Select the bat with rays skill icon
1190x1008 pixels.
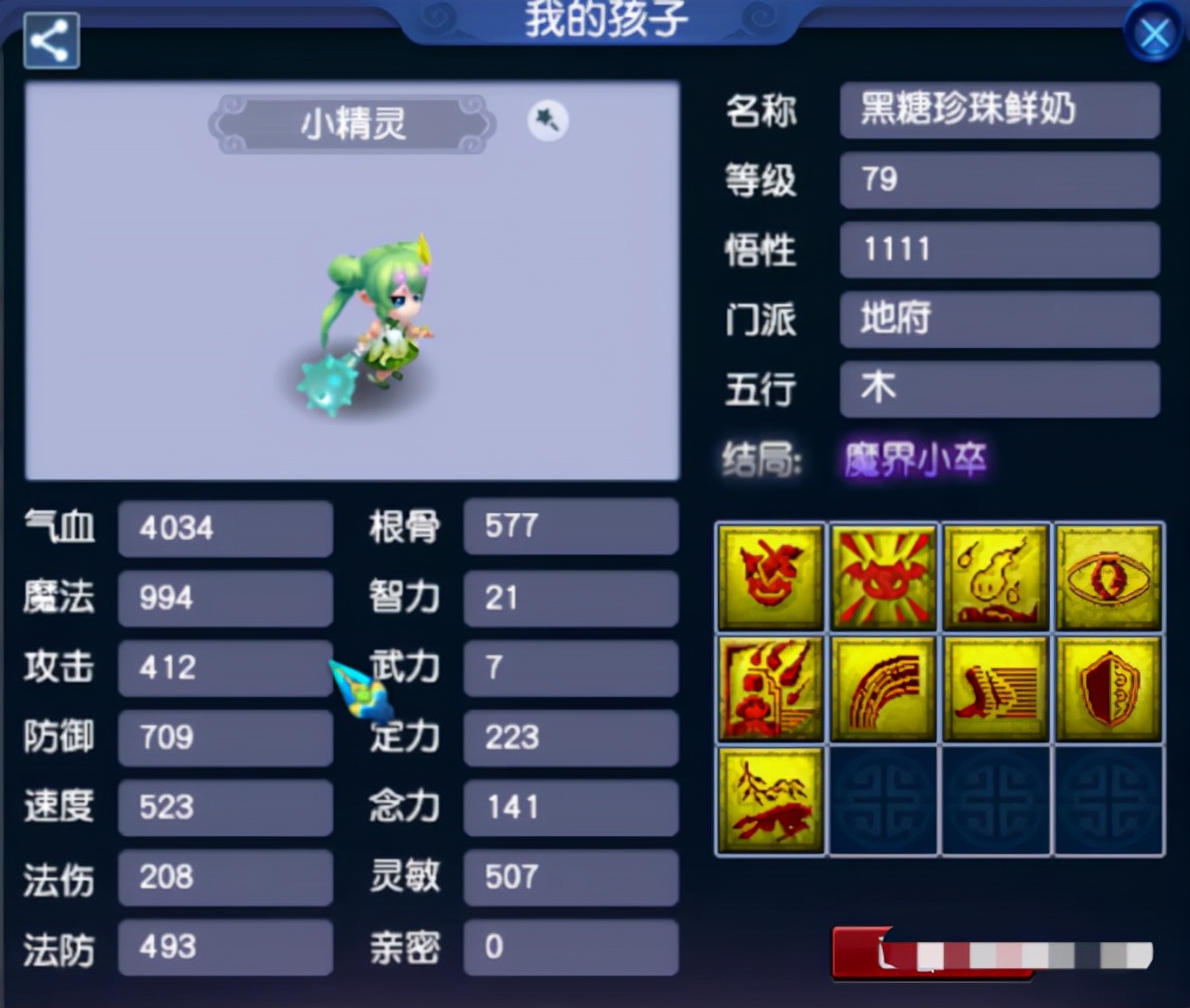point(883,577)
